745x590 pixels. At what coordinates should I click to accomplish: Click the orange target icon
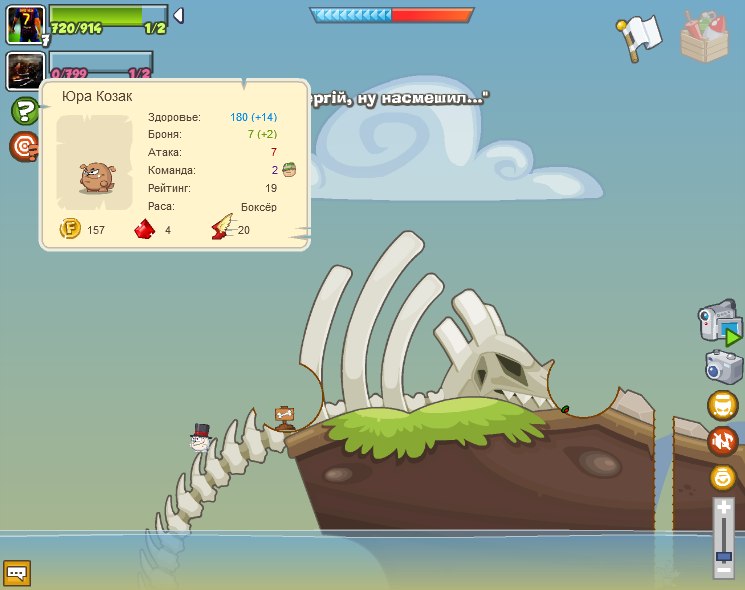23,147
